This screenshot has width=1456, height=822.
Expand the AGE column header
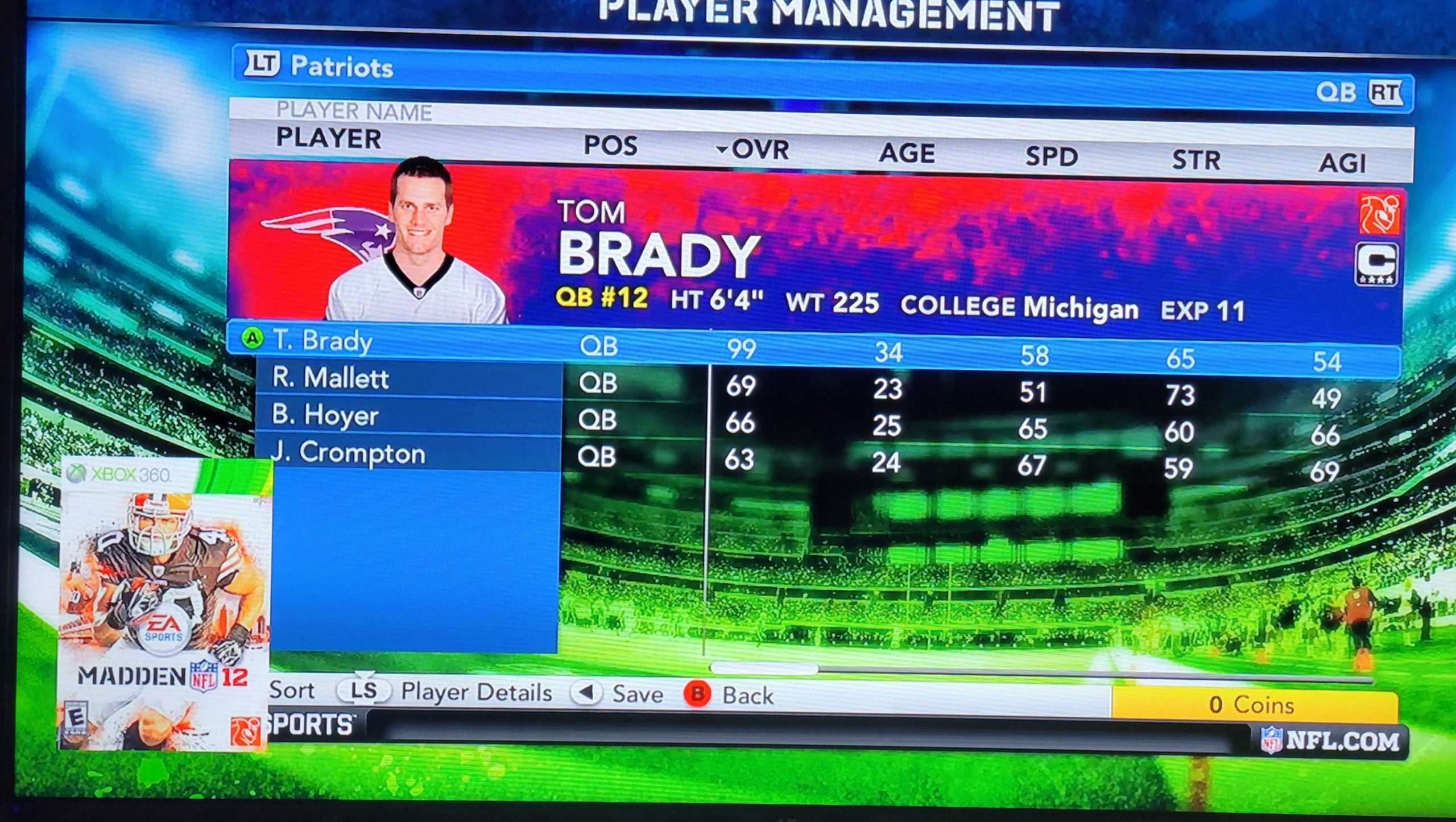[908, 152]
